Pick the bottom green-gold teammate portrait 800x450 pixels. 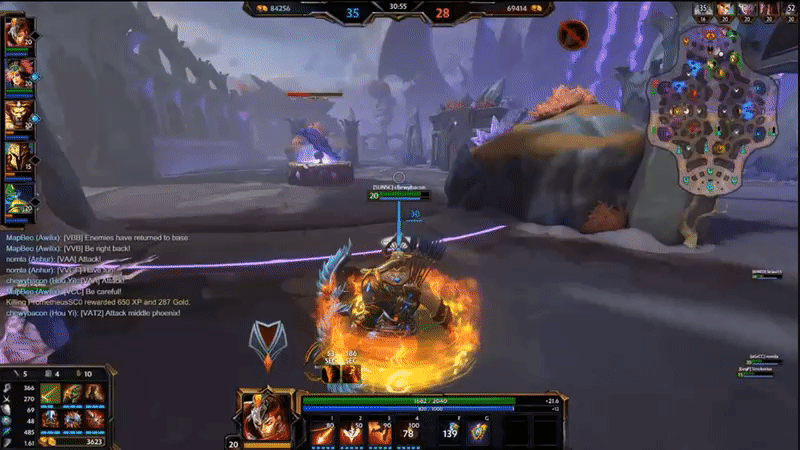coord(18,202)
